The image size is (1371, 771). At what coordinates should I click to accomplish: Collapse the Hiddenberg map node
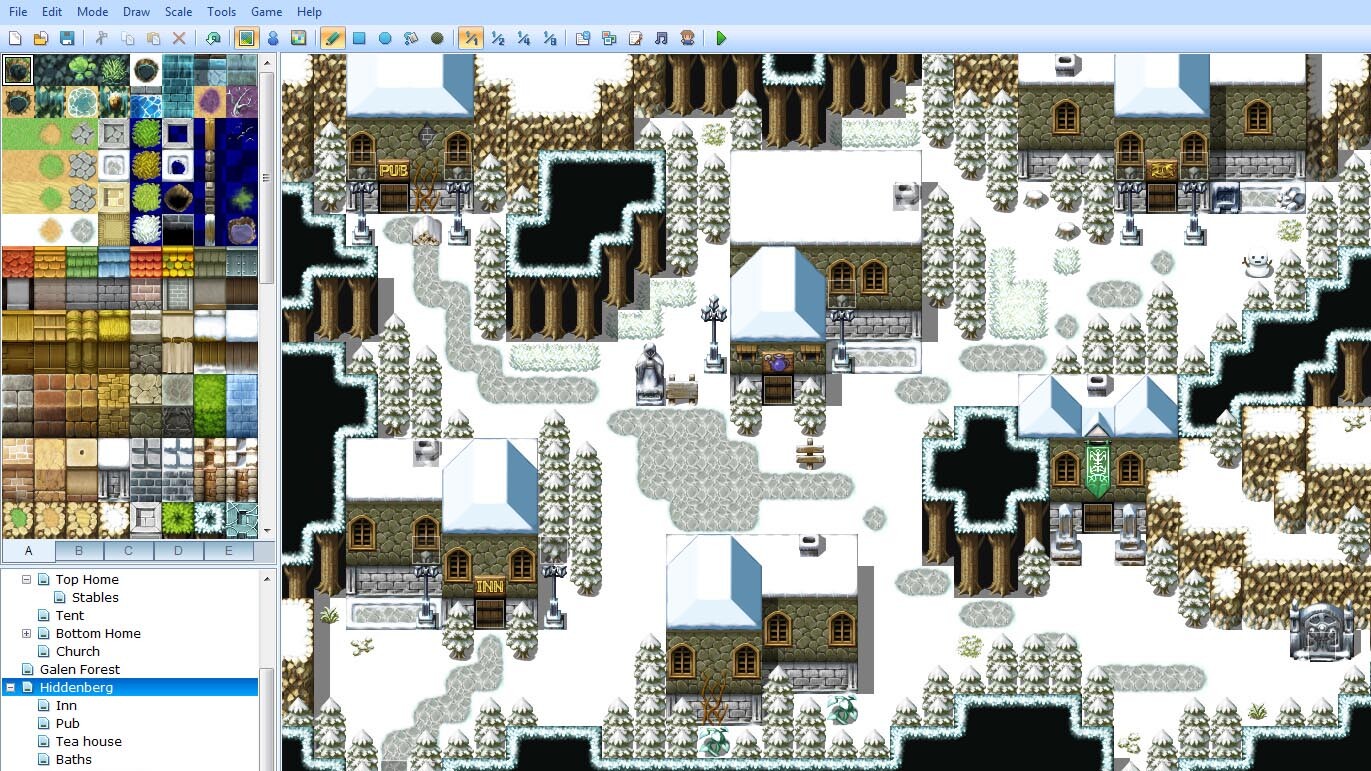(9, 687)
